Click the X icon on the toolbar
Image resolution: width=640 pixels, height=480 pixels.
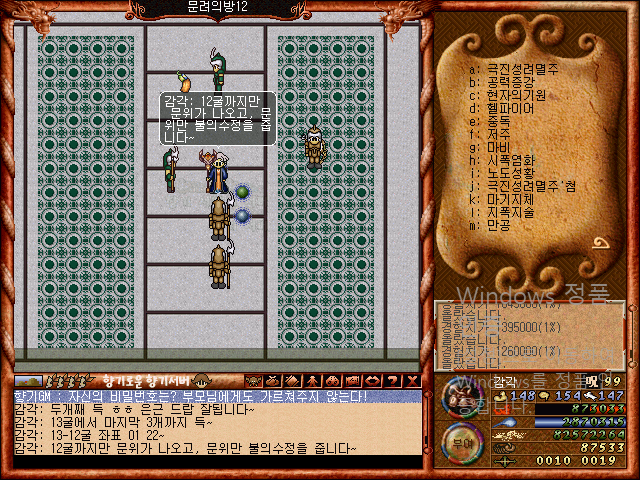point(413,381)
